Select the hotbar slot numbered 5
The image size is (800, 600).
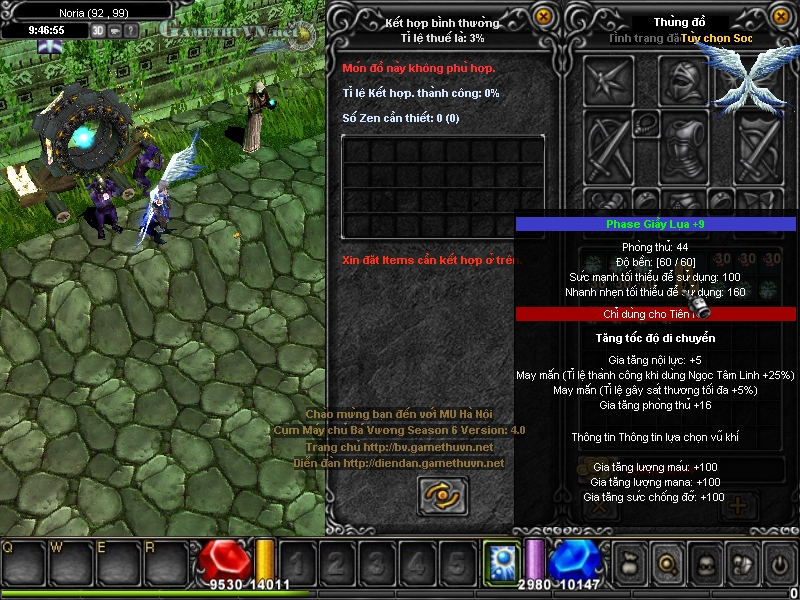(456, 565)
